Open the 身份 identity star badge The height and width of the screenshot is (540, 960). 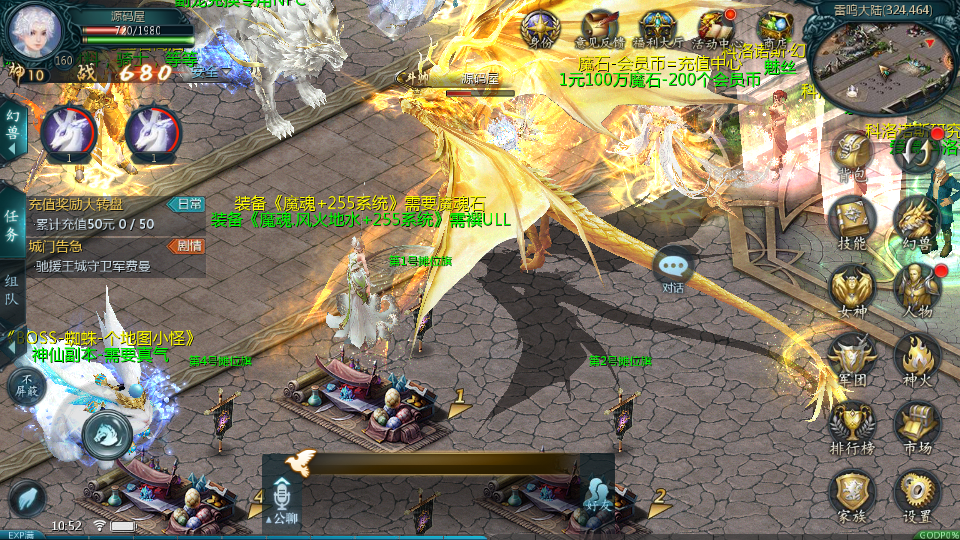(x=541, y=29)
